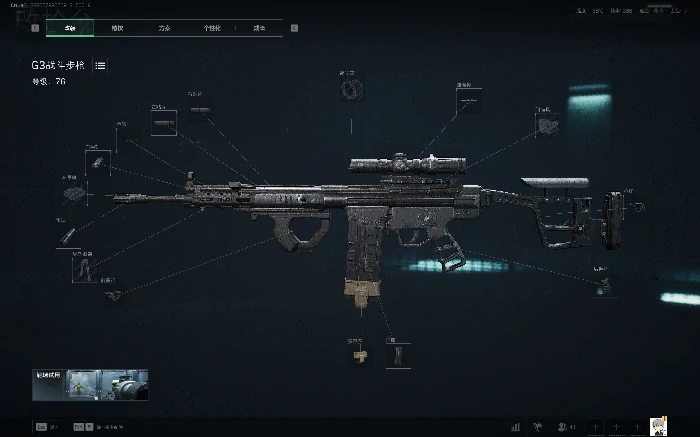Image resolution: width=700 pixels, height=437 pixels.
Task: Open the player avatar in bottom corner
Action: click(658, 426)
